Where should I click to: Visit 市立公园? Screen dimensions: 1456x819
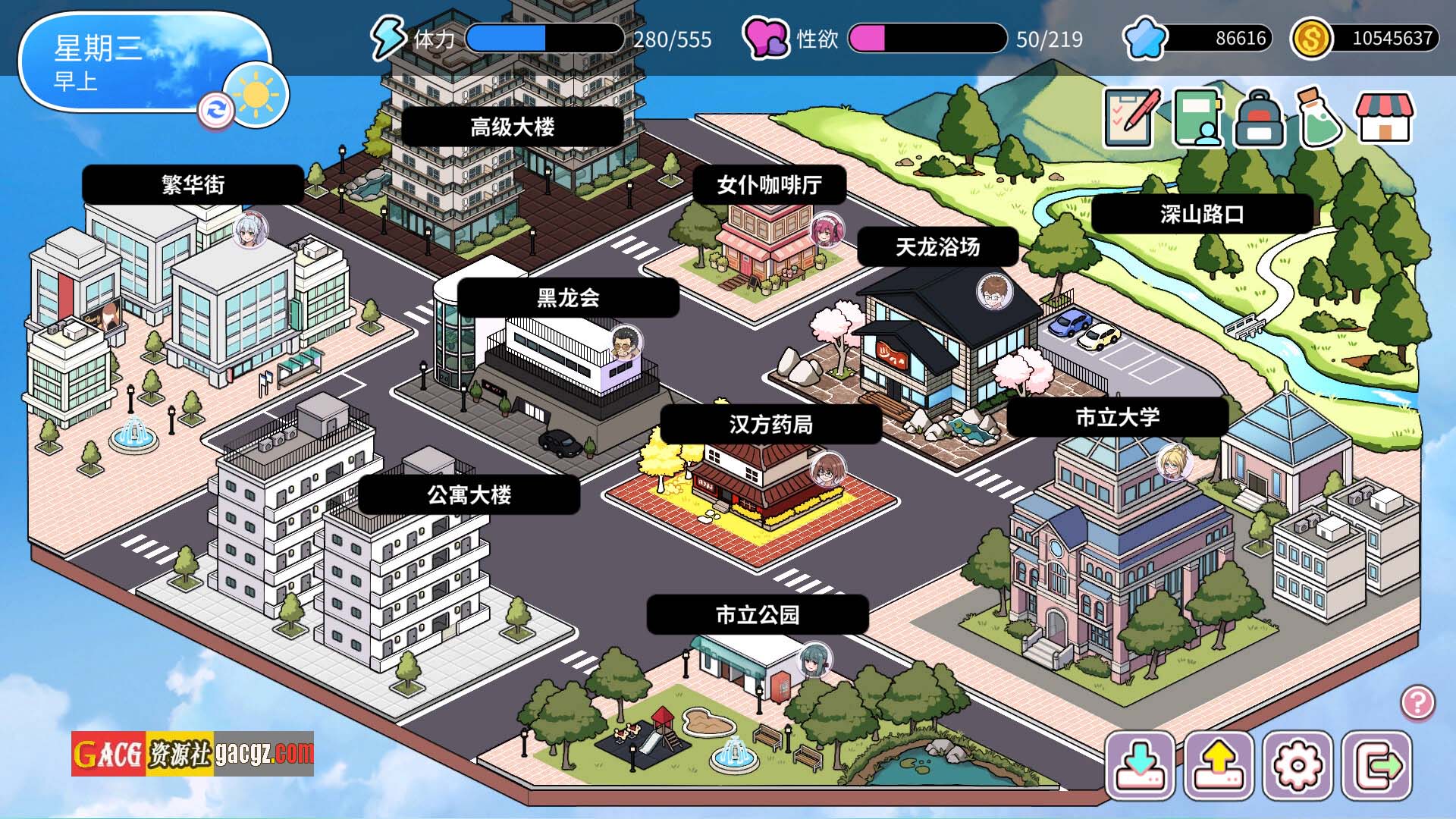pyautogui.click(x=757, y=614)
